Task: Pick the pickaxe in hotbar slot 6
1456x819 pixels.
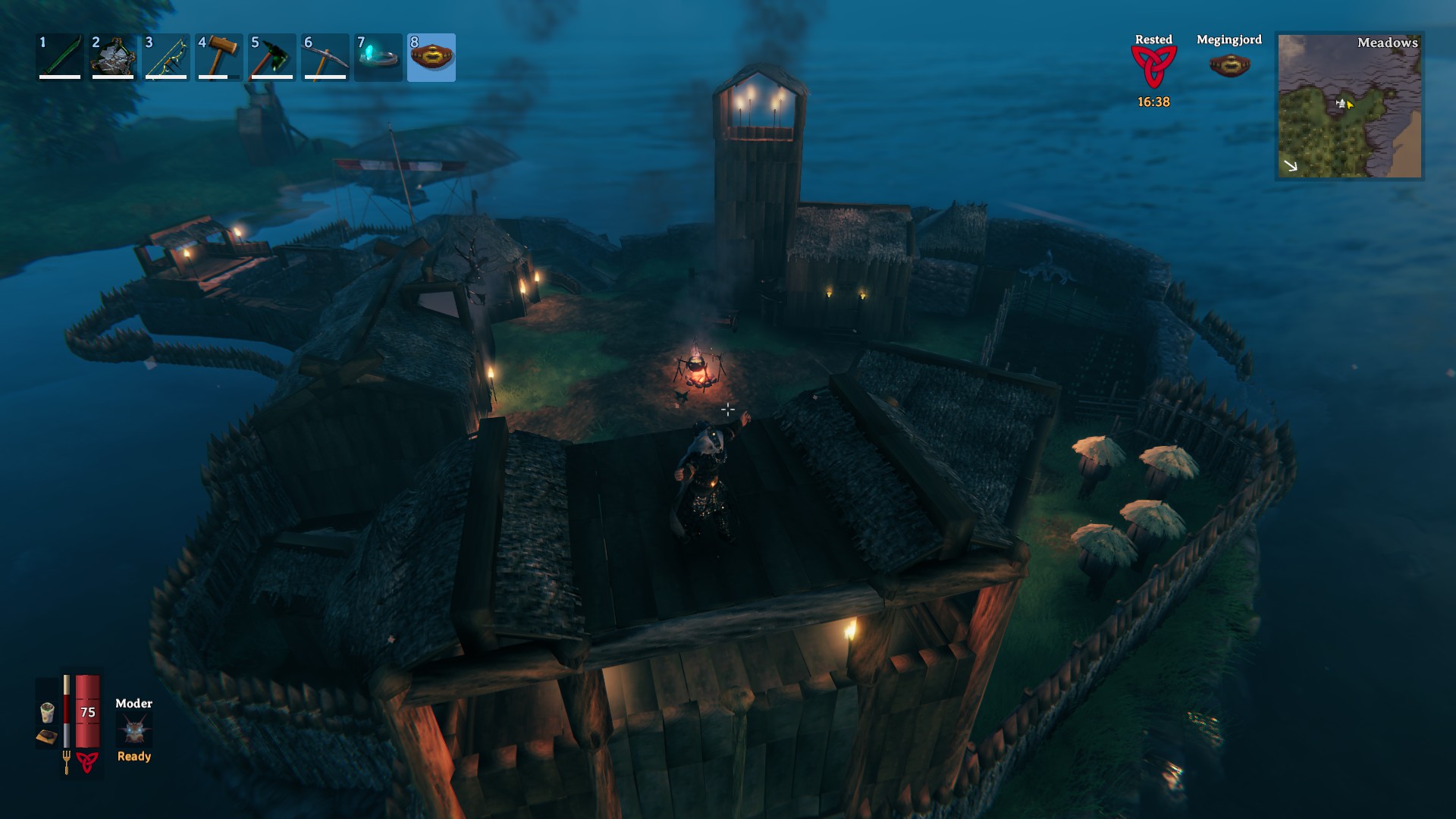Action: (325, 57)
